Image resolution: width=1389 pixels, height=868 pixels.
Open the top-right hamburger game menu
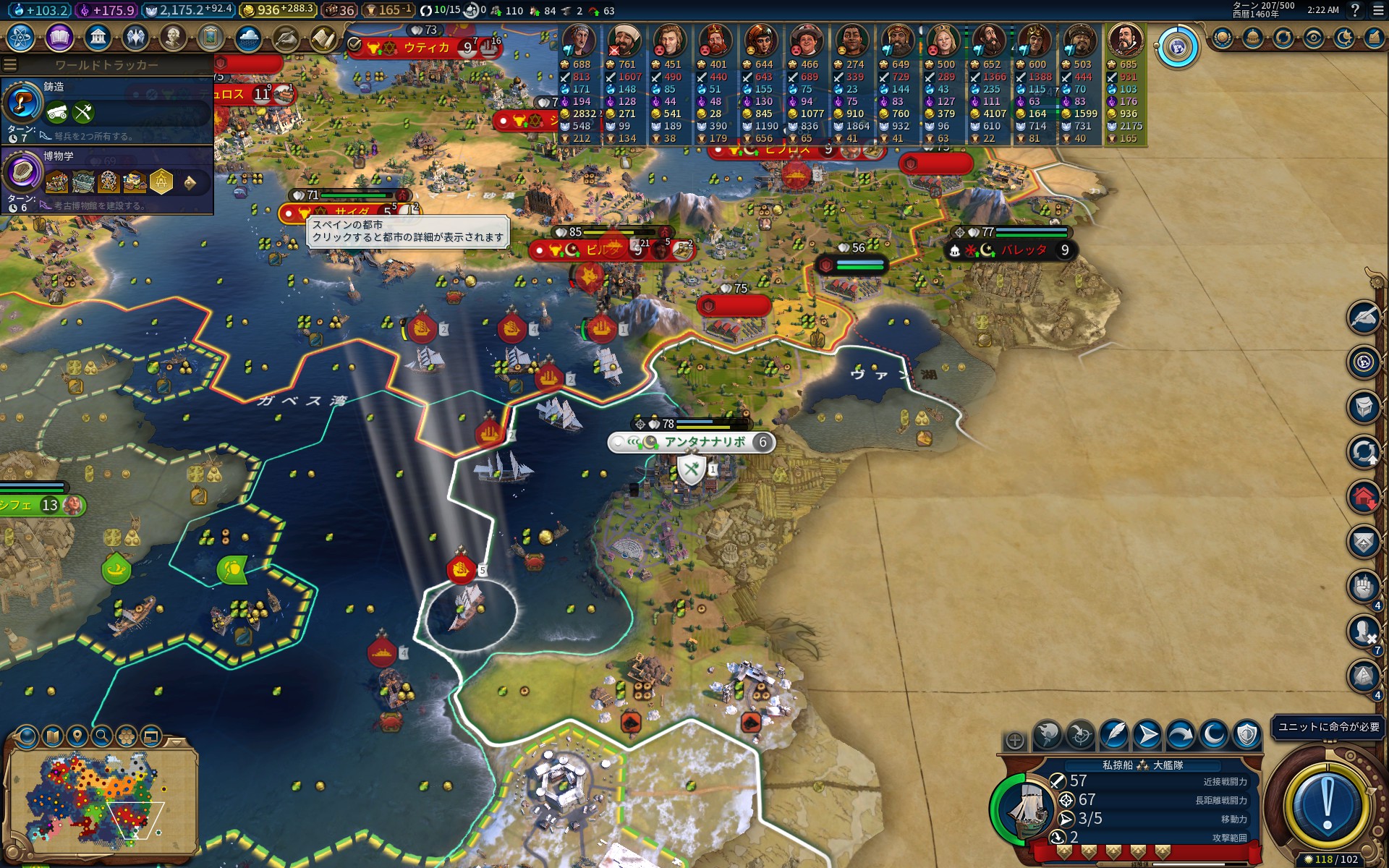(x=1377, y=10)
